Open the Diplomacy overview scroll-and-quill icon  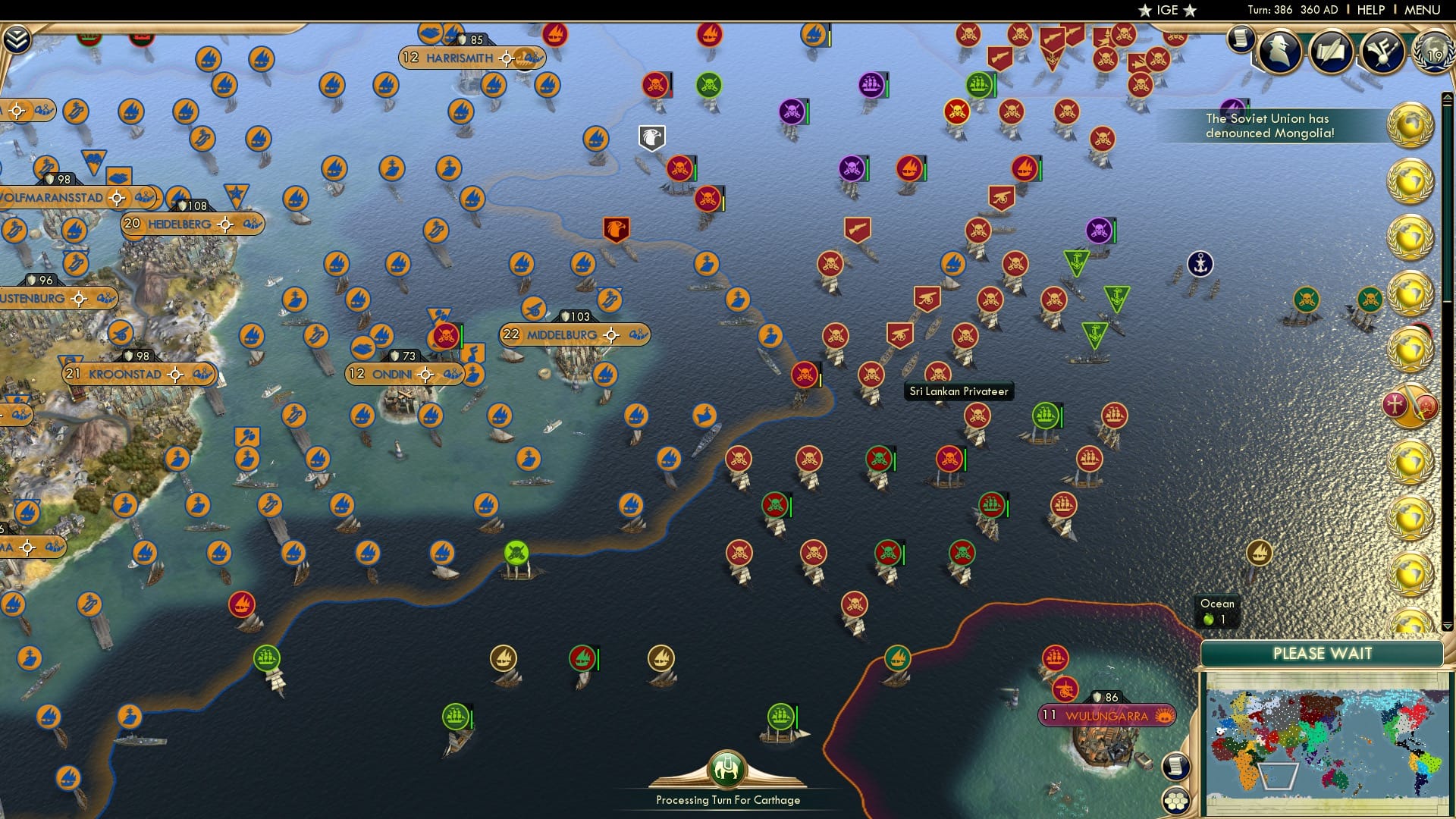1332,51
